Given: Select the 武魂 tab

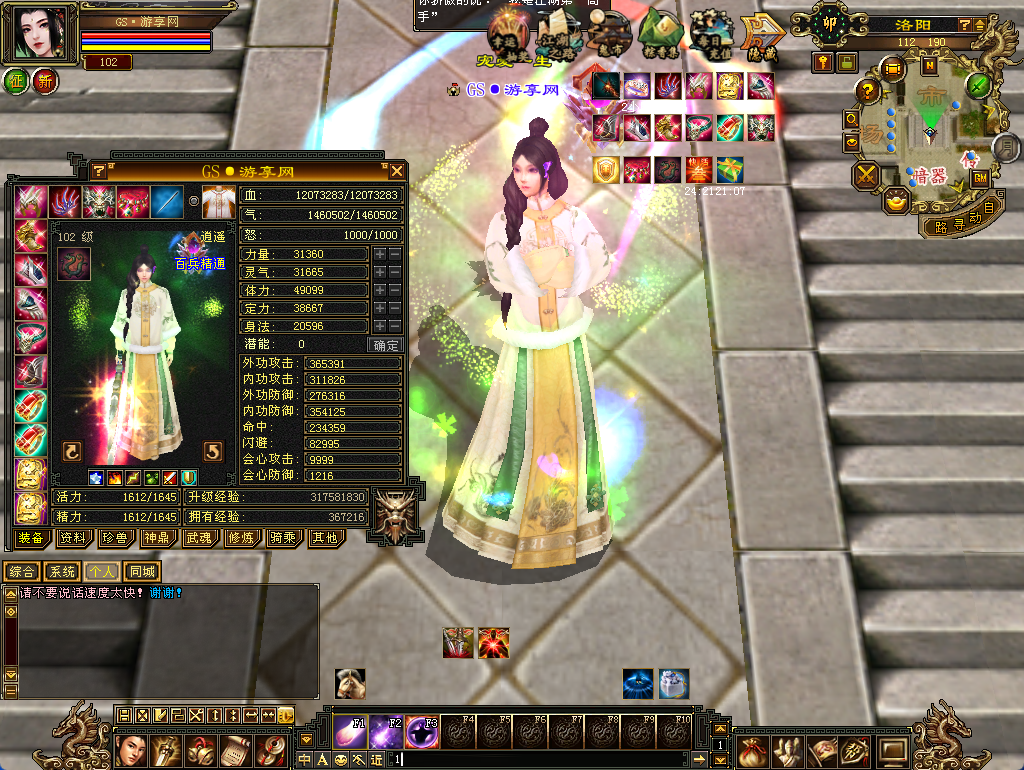Looking at the screenshot, I should (x=197, y=539).
